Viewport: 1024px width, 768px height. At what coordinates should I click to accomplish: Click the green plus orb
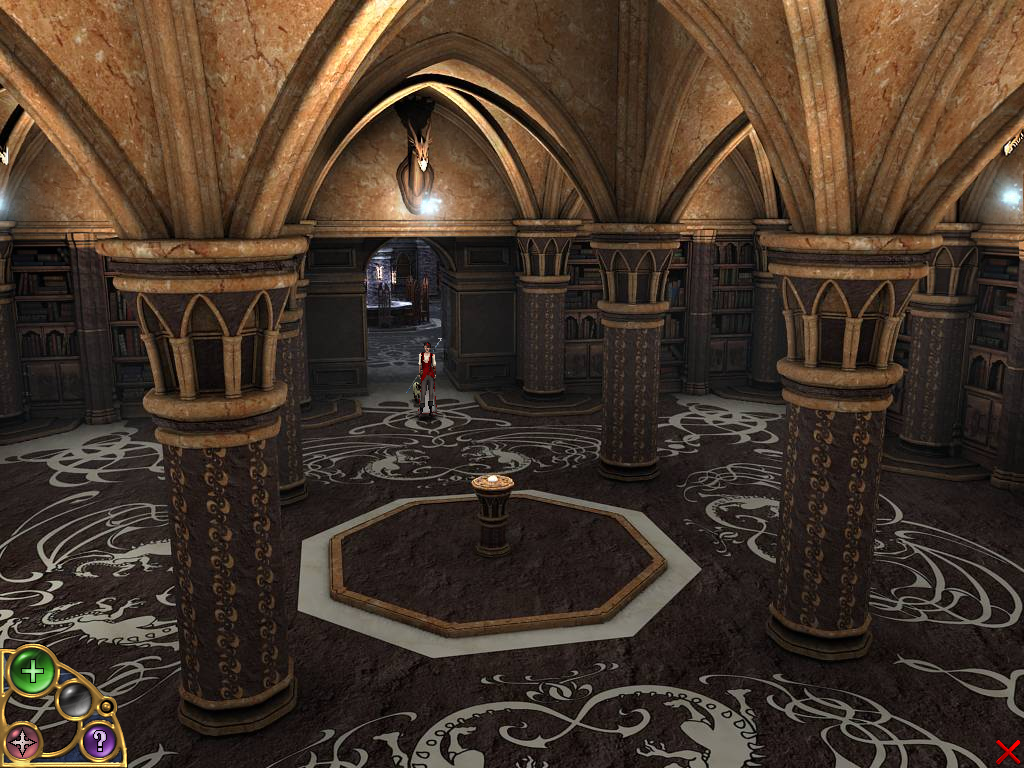(x=32, y=671)
